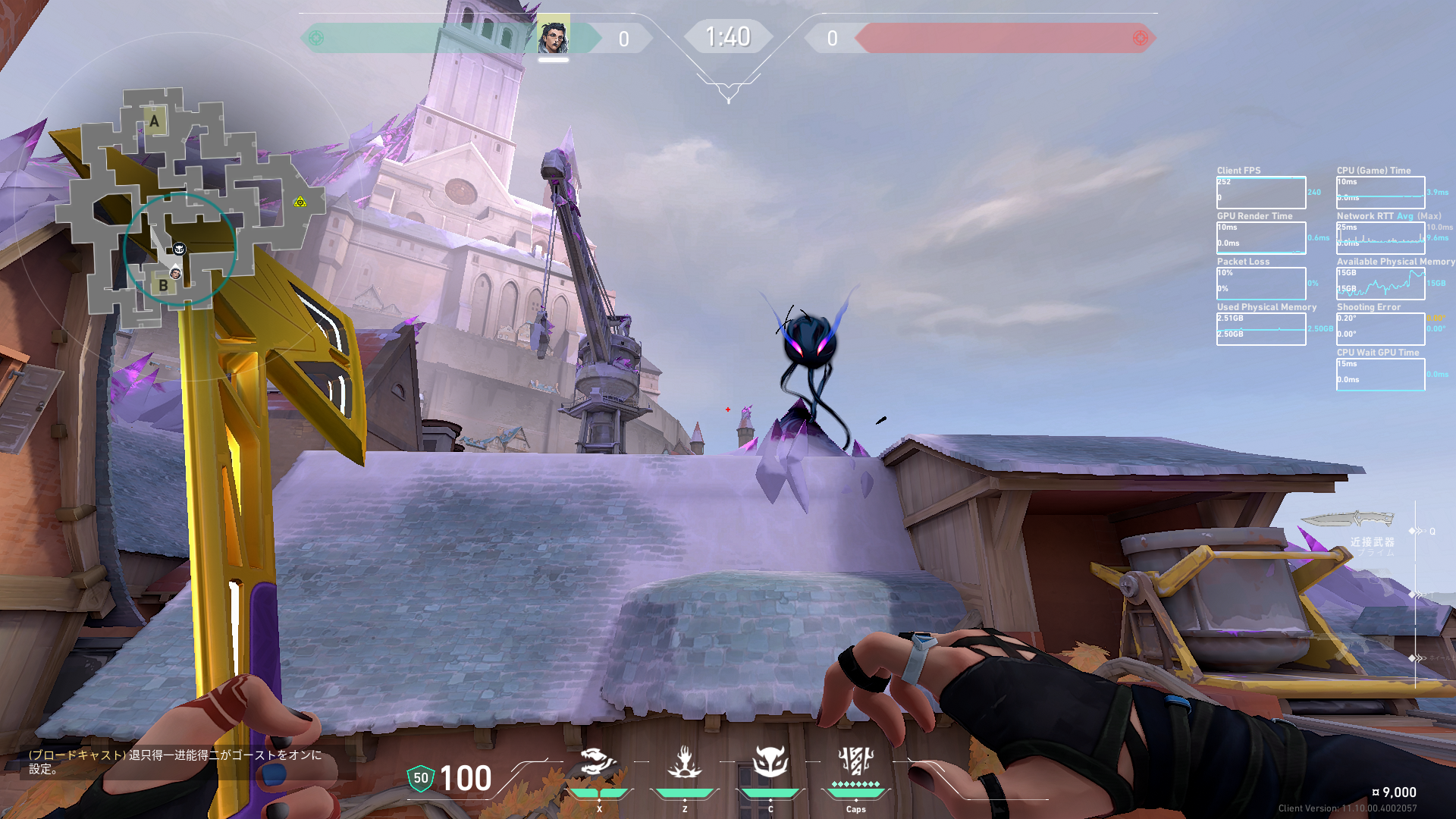Screen dimensions: 1456x819
Task: Select the yellow spike marker on minimap
Action: 300,202
